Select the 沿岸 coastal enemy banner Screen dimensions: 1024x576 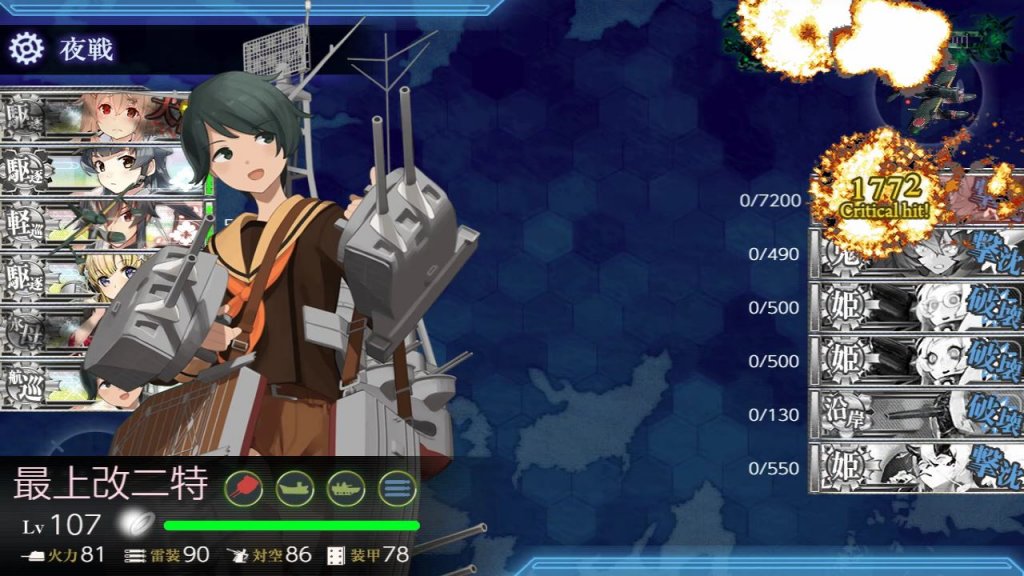pyautogui.click(x=915, y=414)
